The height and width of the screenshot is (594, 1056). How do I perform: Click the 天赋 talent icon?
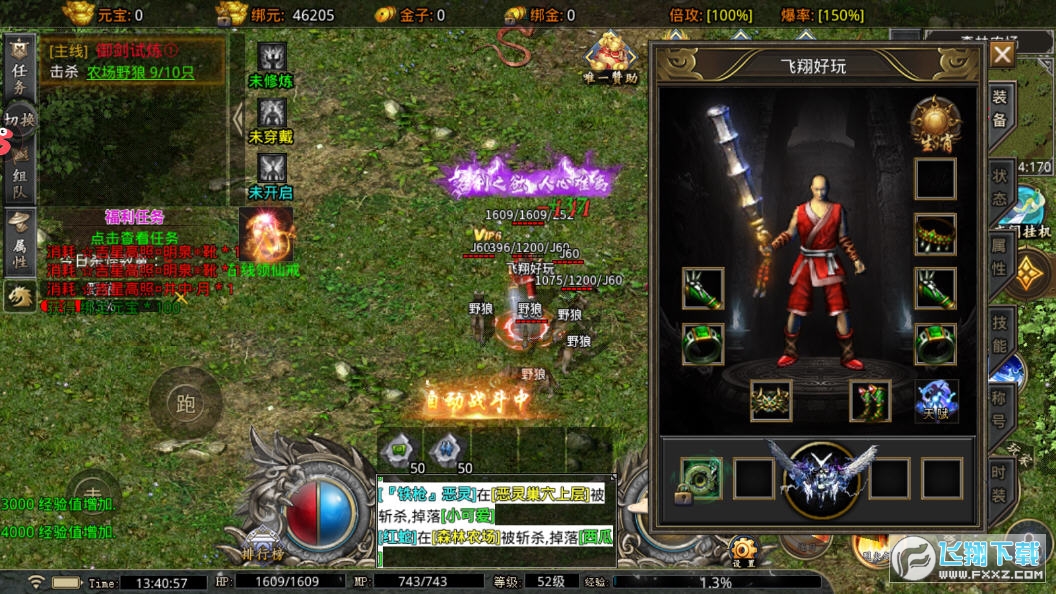coord(936,401)
